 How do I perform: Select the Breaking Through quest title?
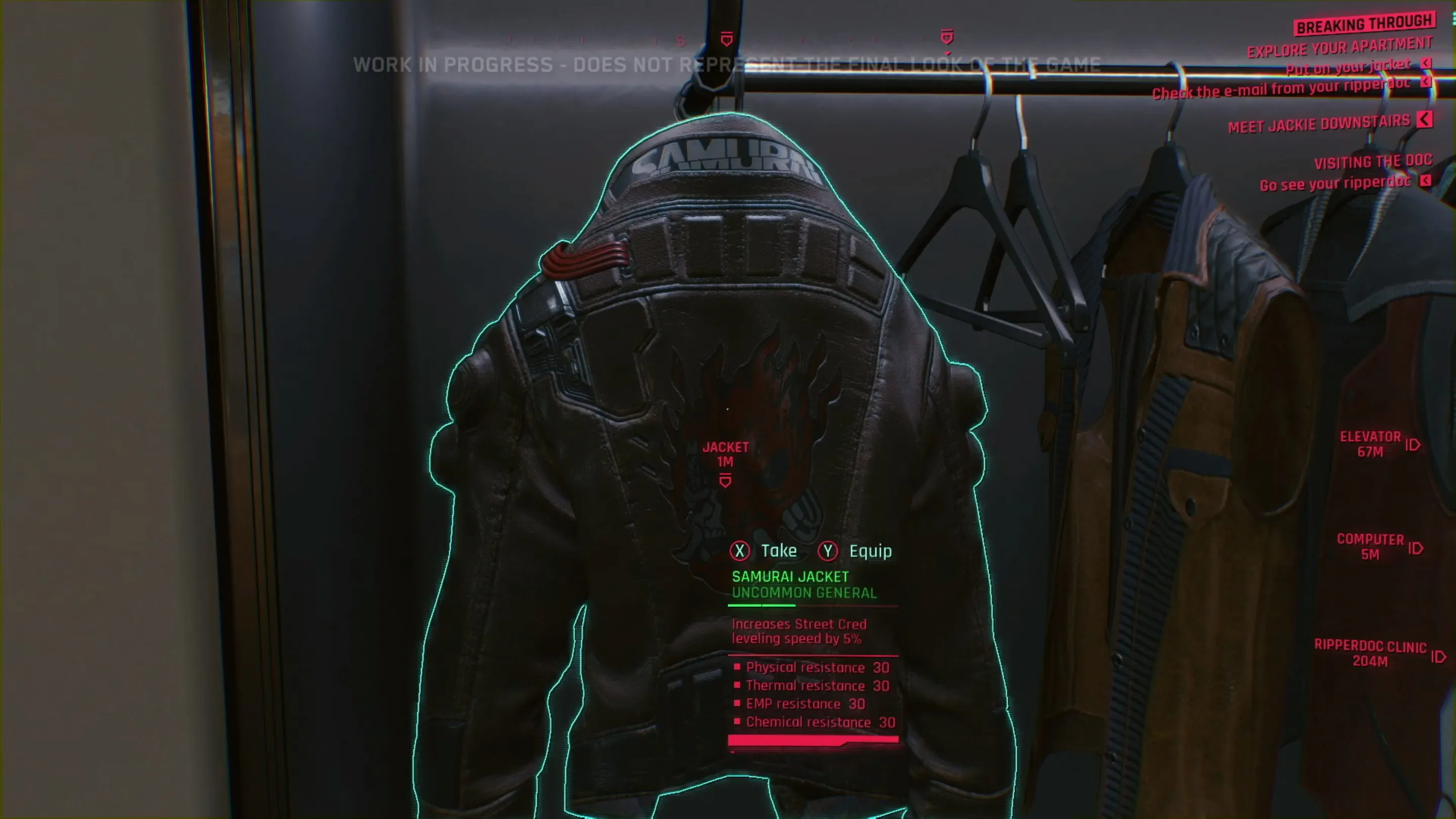[x=1365, y=24]
